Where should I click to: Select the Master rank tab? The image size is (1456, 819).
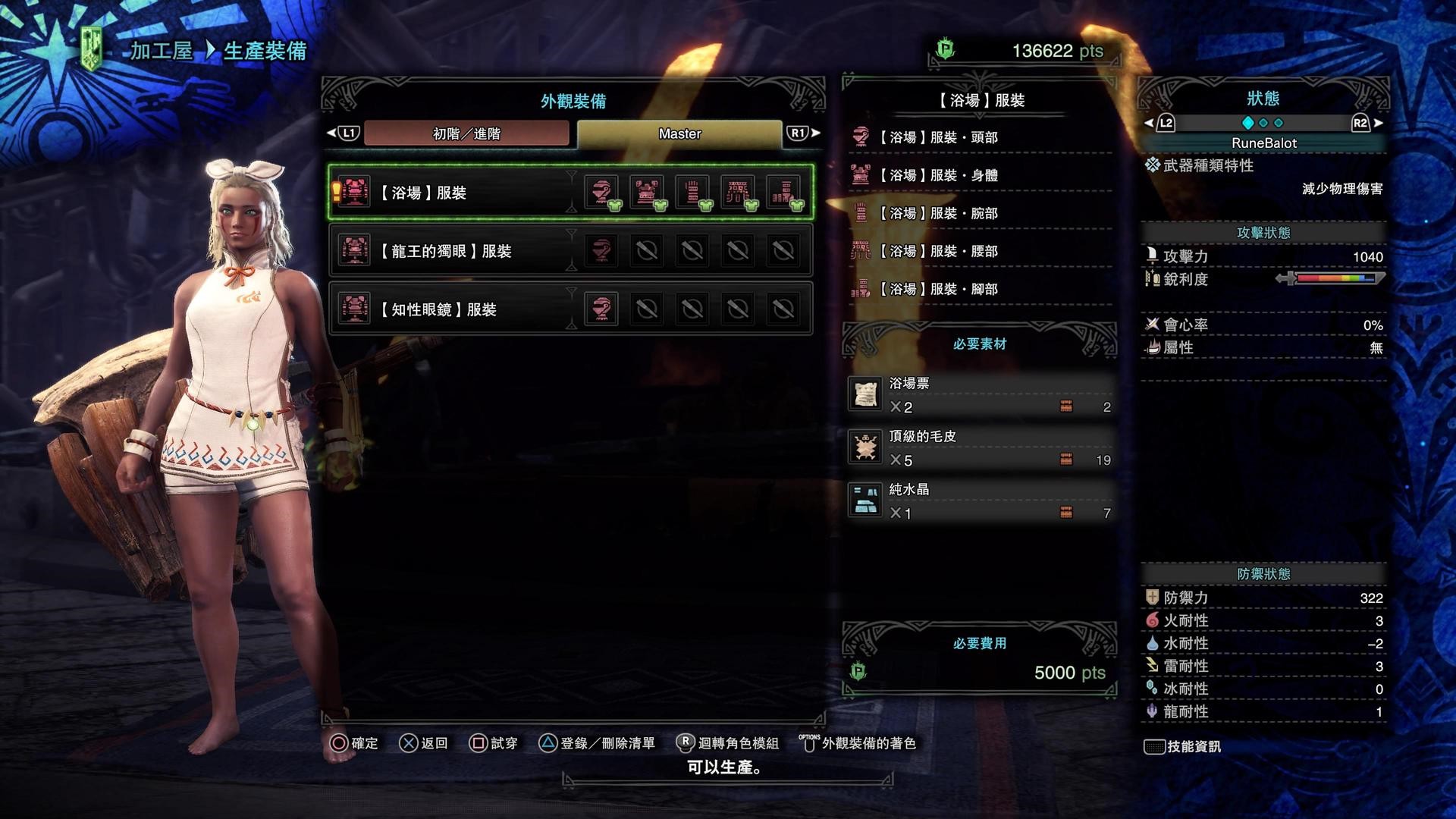coord(679,133)
